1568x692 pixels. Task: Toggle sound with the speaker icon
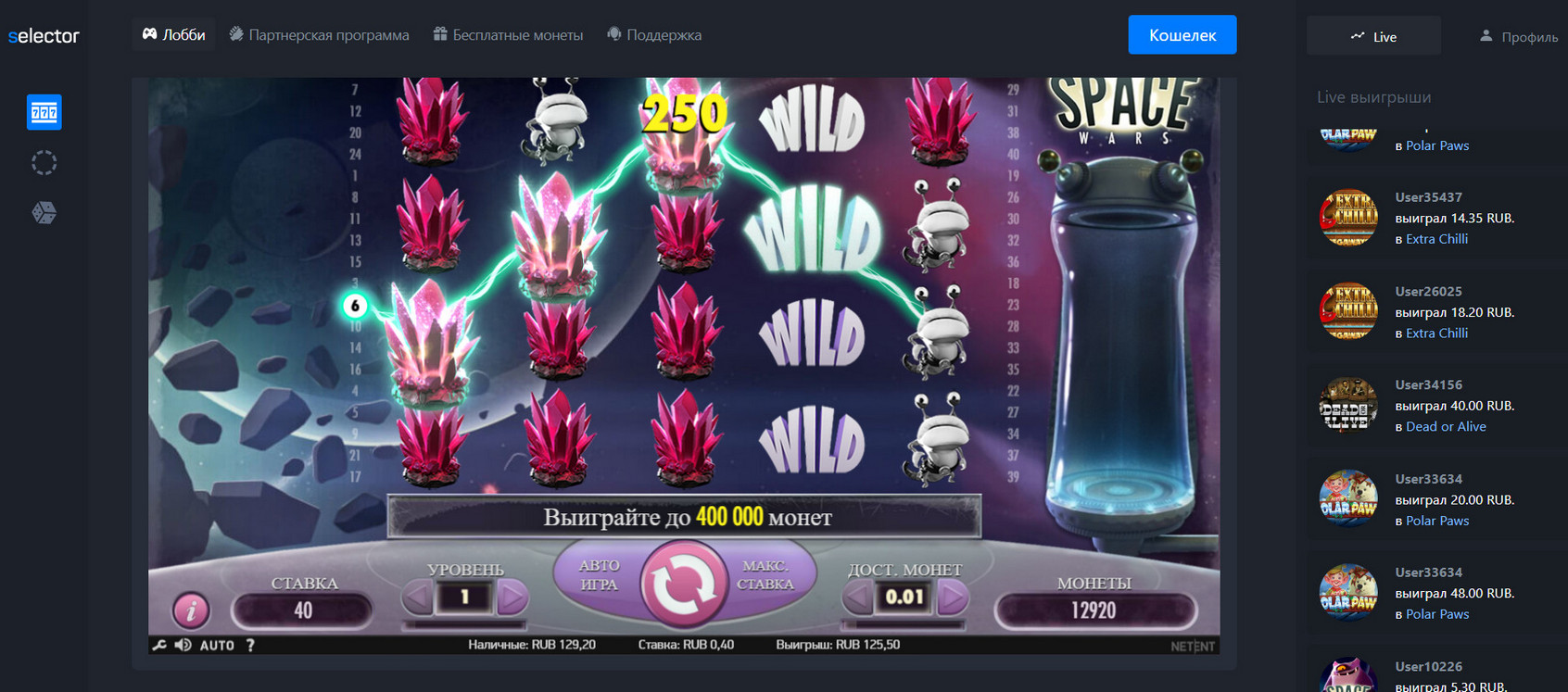(x=183, y=645)
